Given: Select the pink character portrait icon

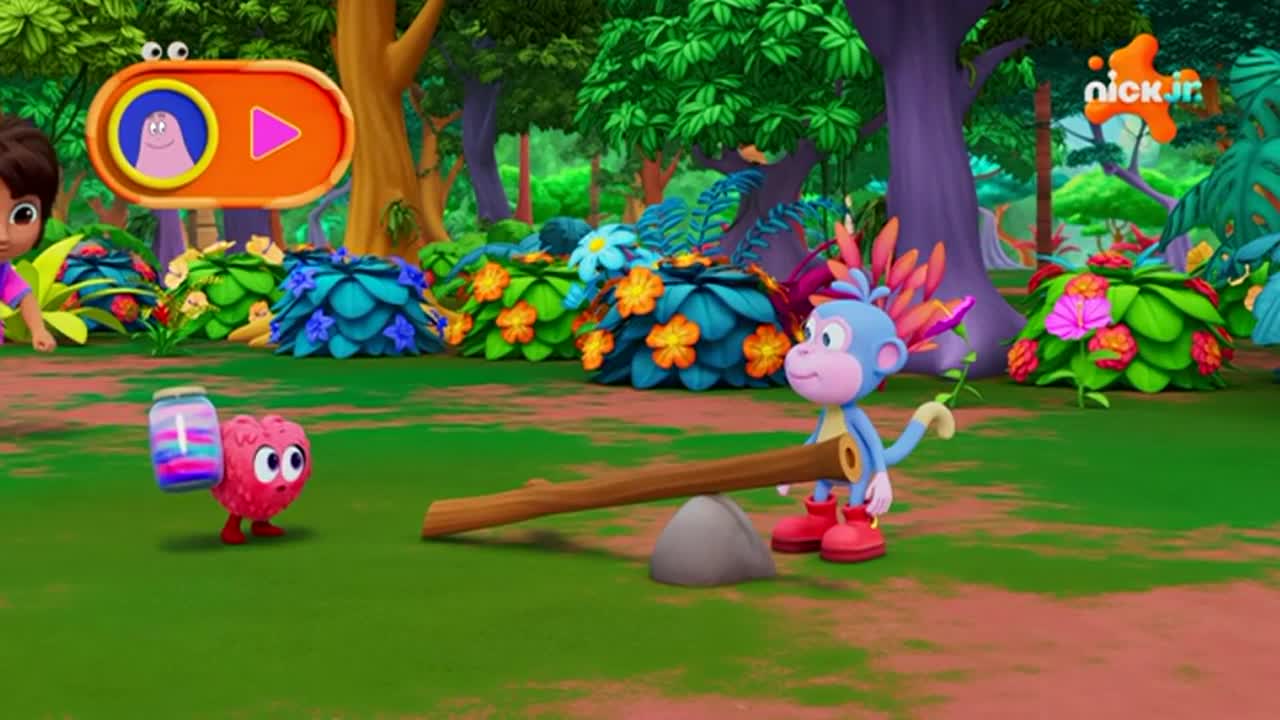Looking at the screenshot, I should pyautogui.click(x=163, y=134).
